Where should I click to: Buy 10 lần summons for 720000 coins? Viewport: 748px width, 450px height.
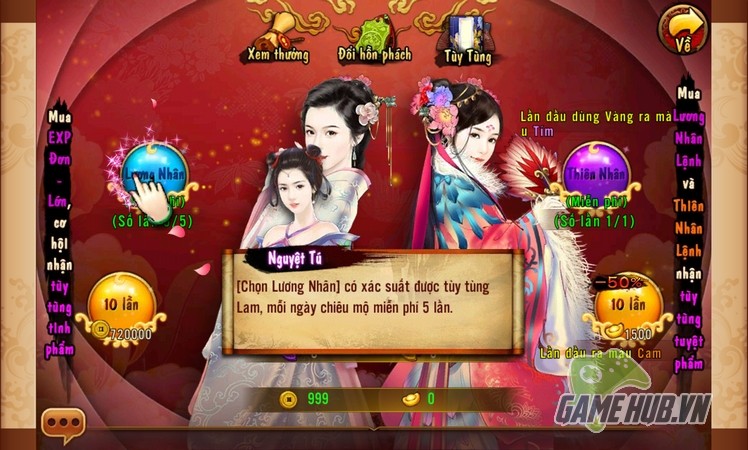point(123,303)
